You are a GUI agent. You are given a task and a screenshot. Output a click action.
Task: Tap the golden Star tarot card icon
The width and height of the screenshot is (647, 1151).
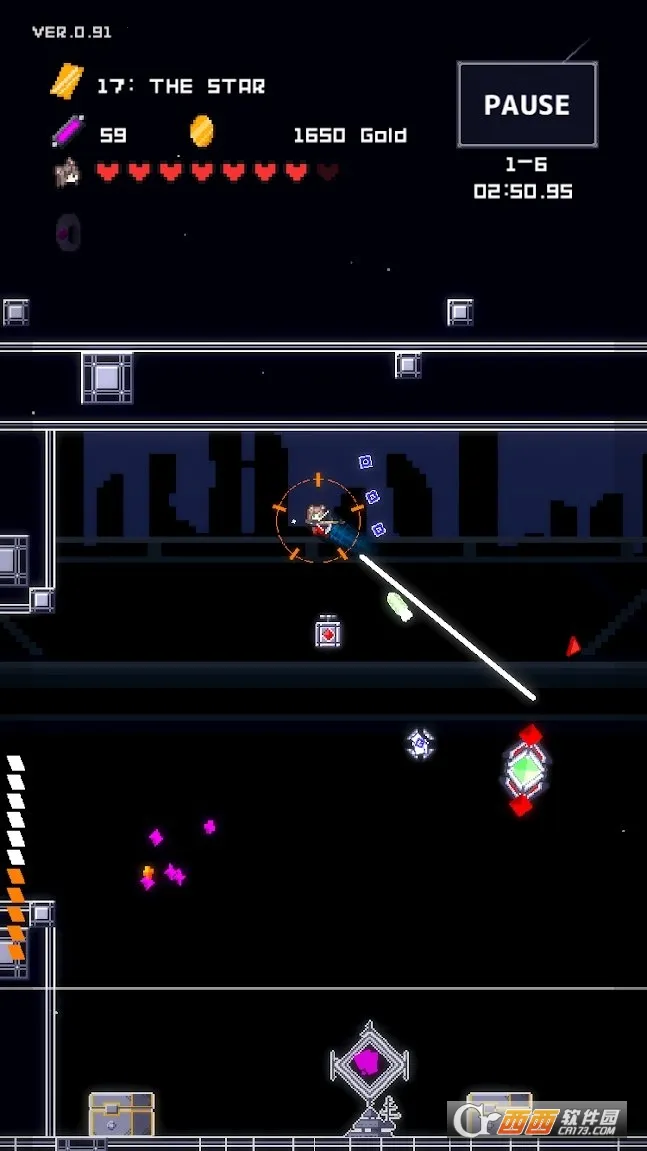(67, 83)
